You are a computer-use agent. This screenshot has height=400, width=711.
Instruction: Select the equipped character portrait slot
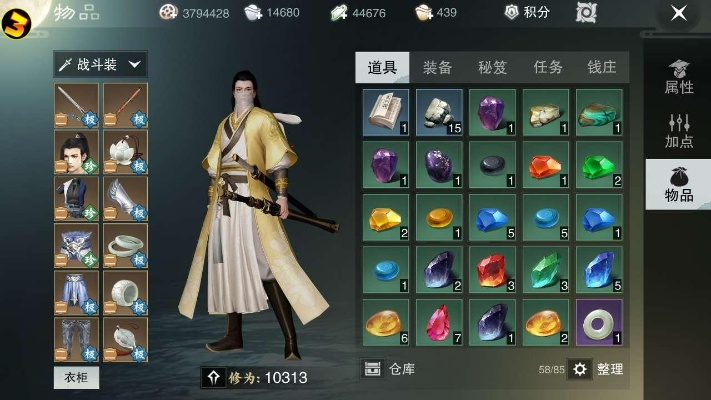[x=76, y=152]
